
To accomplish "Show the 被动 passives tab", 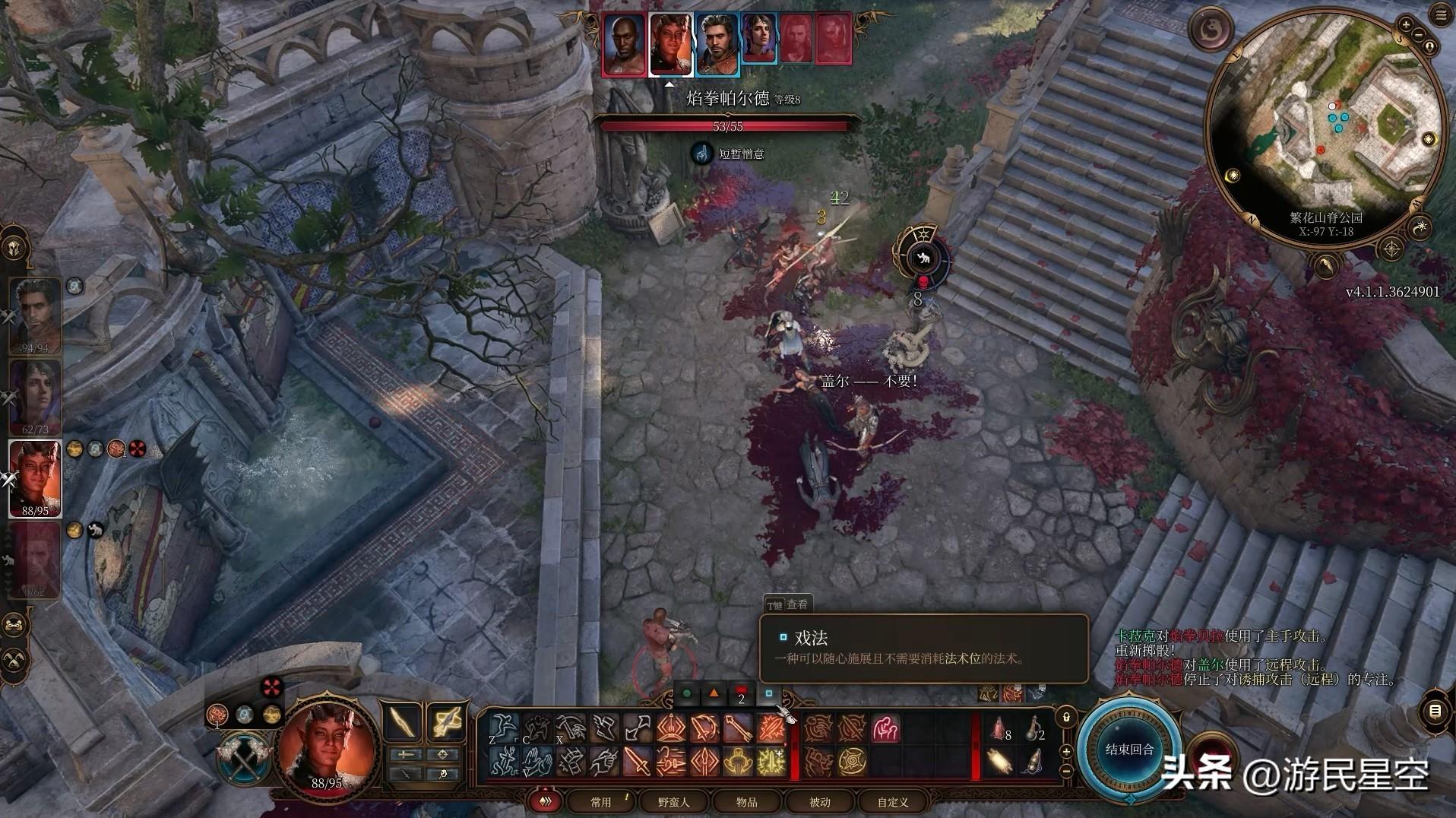I will click(x=819, y=802).
